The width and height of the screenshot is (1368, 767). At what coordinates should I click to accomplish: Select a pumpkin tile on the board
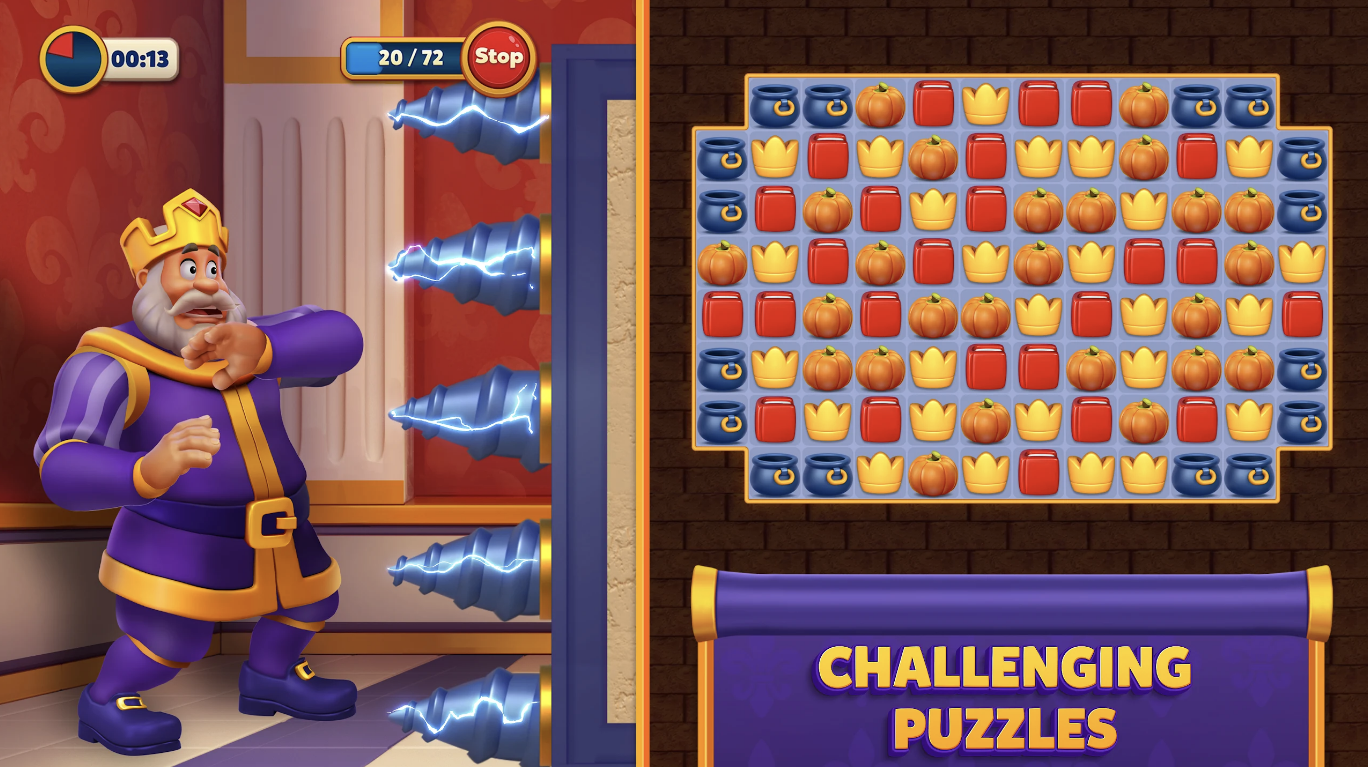pyautogui.click(x=827, y=208)
